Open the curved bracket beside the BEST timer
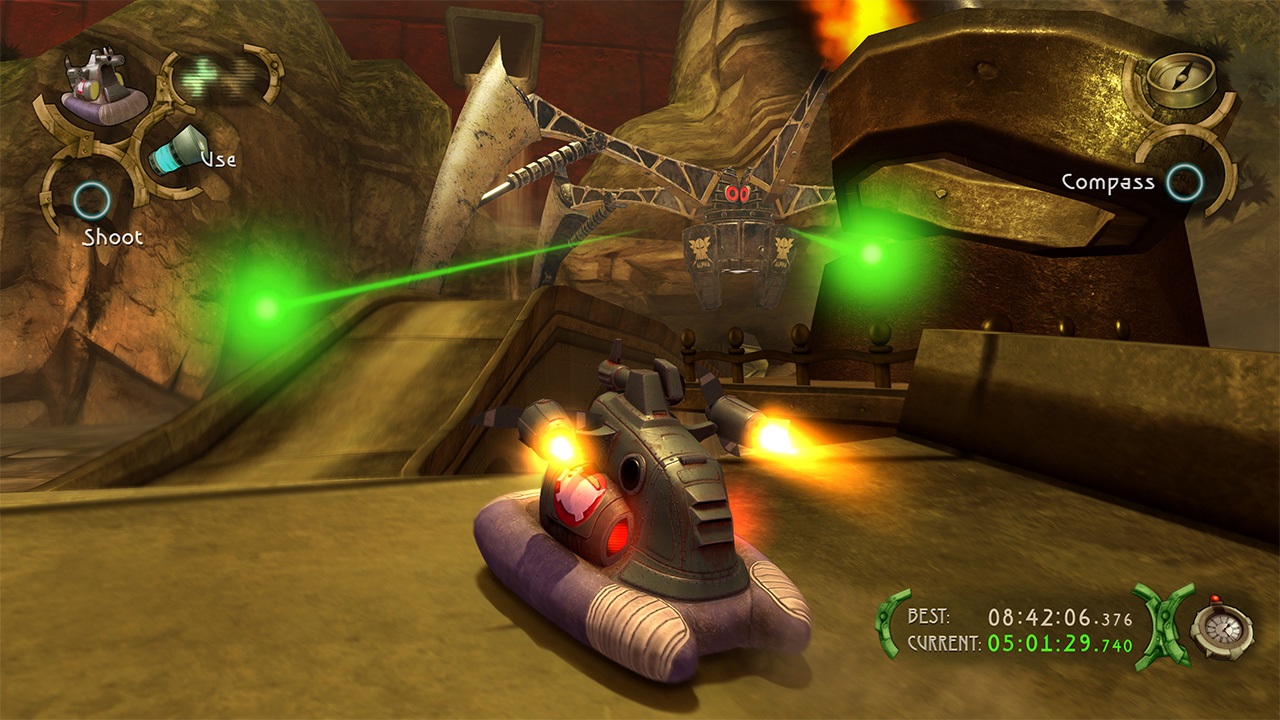This screenshot has height=720, width=1280. [x=886, y=625]
